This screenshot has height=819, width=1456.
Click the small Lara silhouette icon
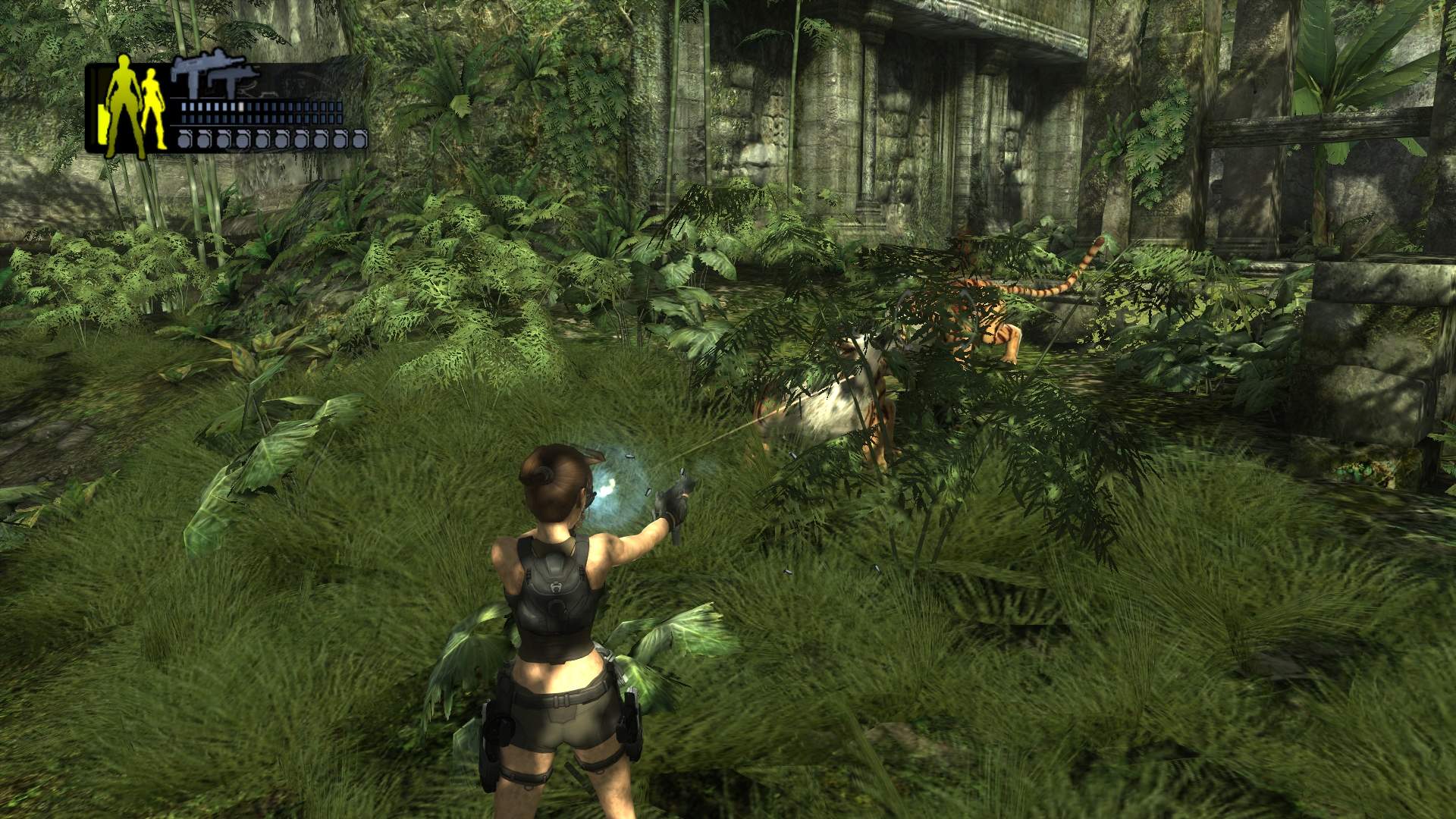click(x=154, y=108)
